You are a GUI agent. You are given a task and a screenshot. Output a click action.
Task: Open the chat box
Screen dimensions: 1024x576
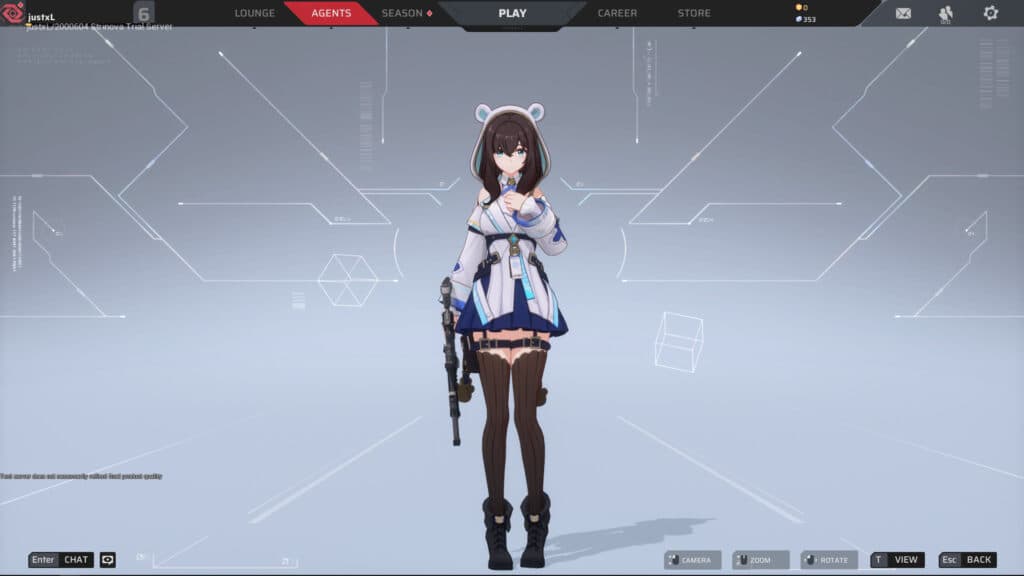coord(61,560)
